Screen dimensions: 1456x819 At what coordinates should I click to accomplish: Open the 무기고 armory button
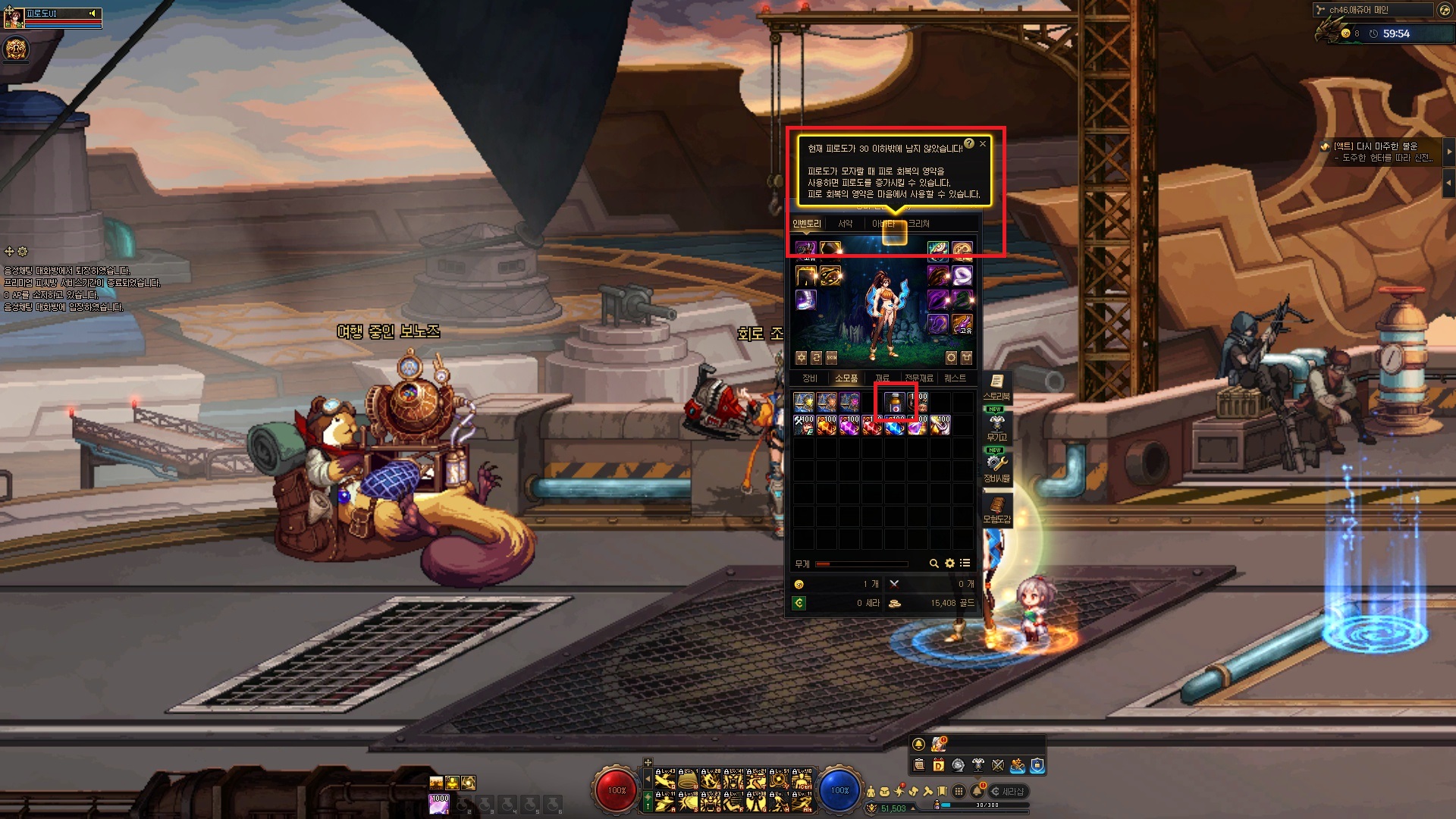pyautogui.click(x=996, y=427)
